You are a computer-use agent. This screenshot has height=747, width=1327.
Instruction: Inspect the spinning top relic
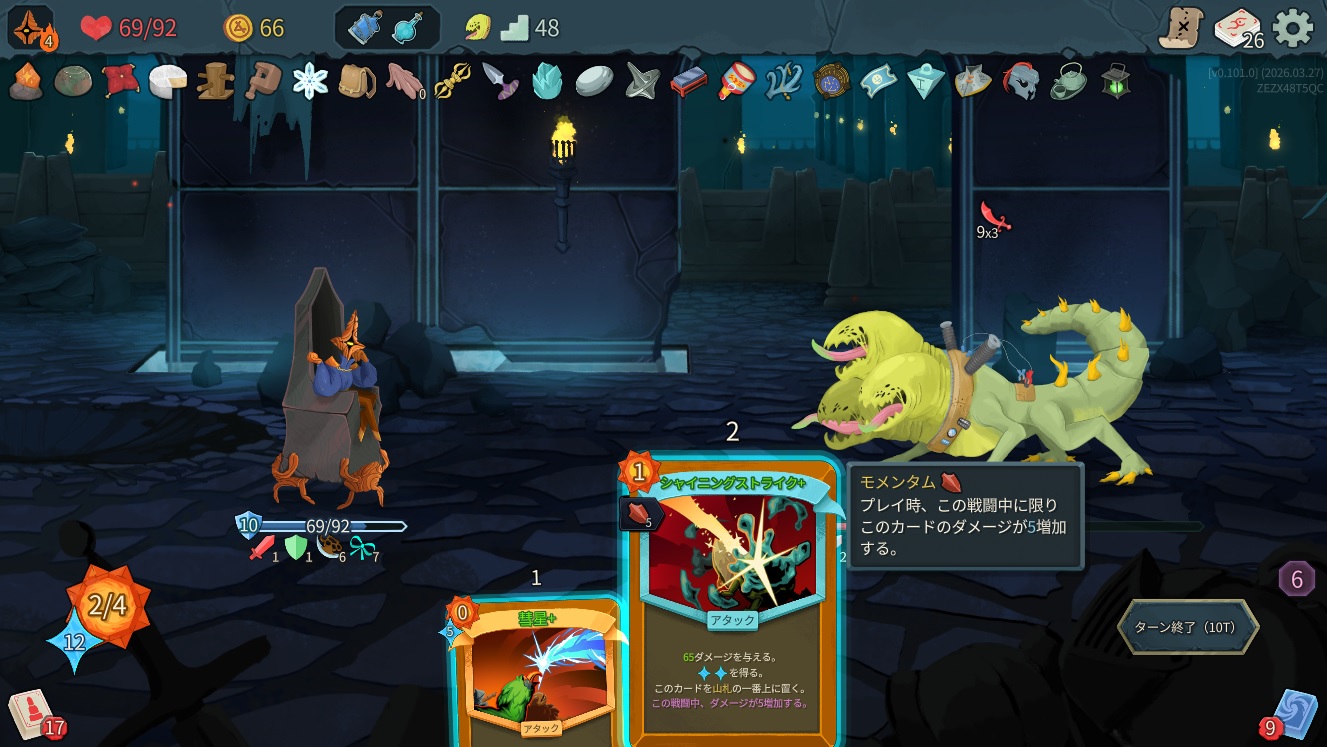click(640, 81)
